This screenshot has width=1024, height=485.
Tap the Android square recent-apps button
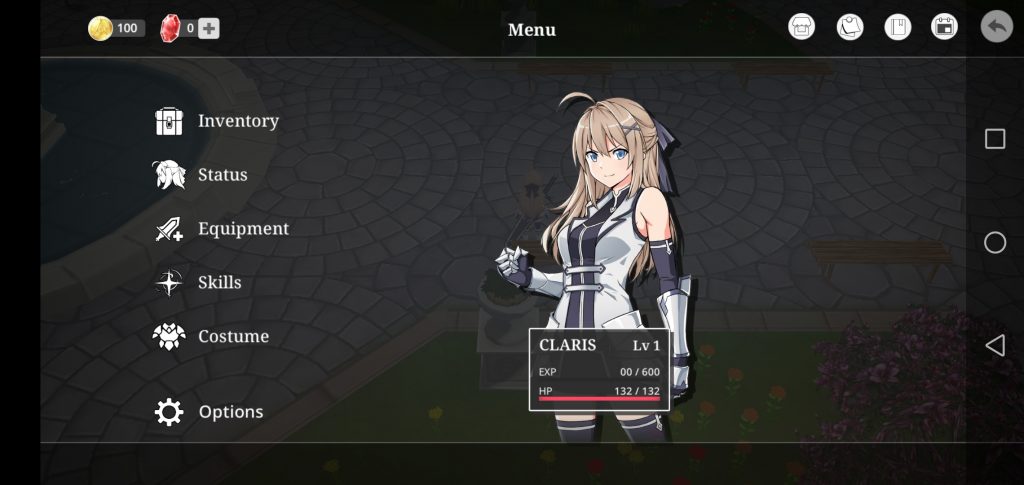pos(995,139)
